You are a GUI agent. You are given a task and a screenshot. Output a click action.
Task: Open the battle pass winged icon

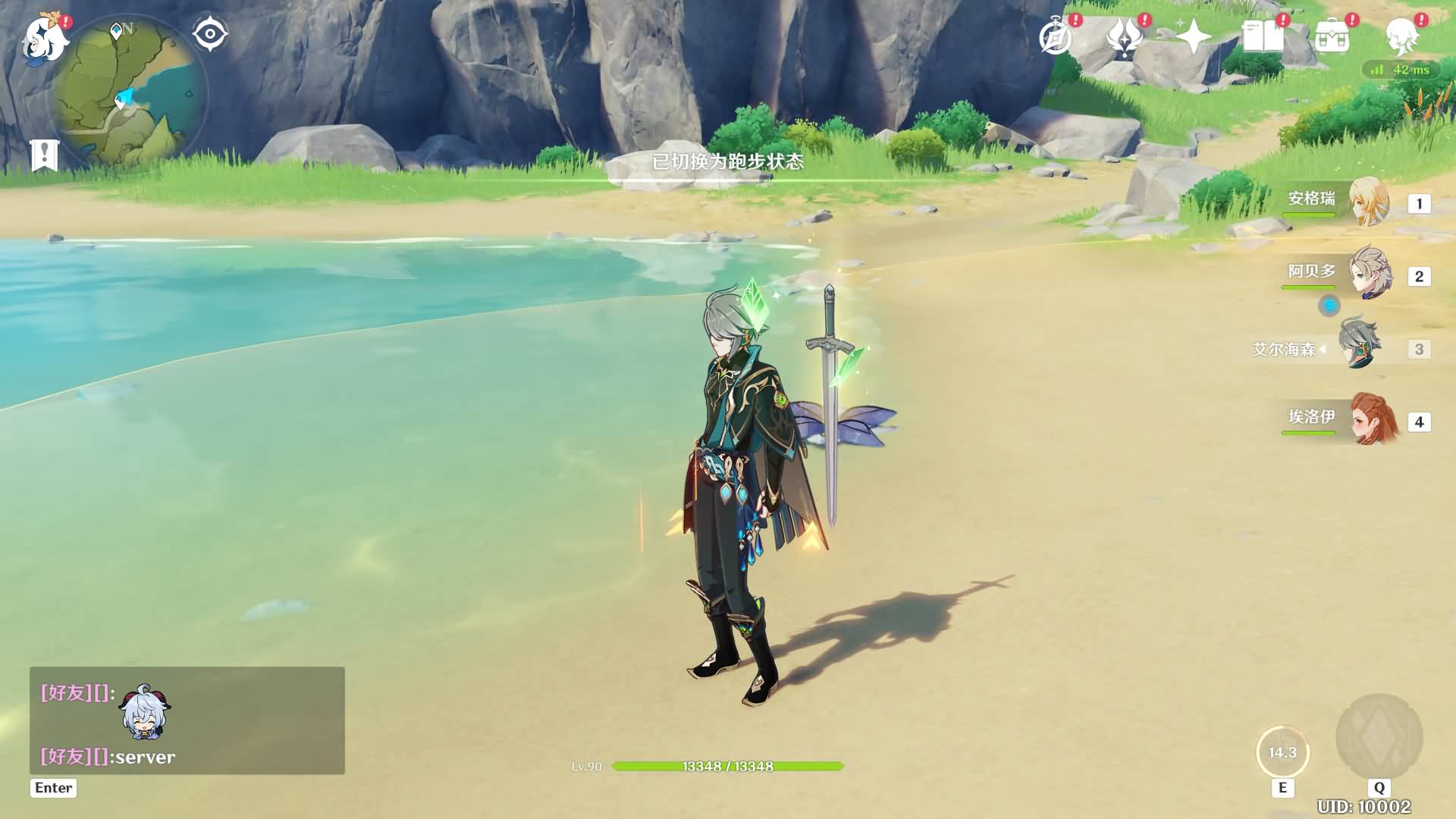pyautogui.click(x=1125, y=36)
